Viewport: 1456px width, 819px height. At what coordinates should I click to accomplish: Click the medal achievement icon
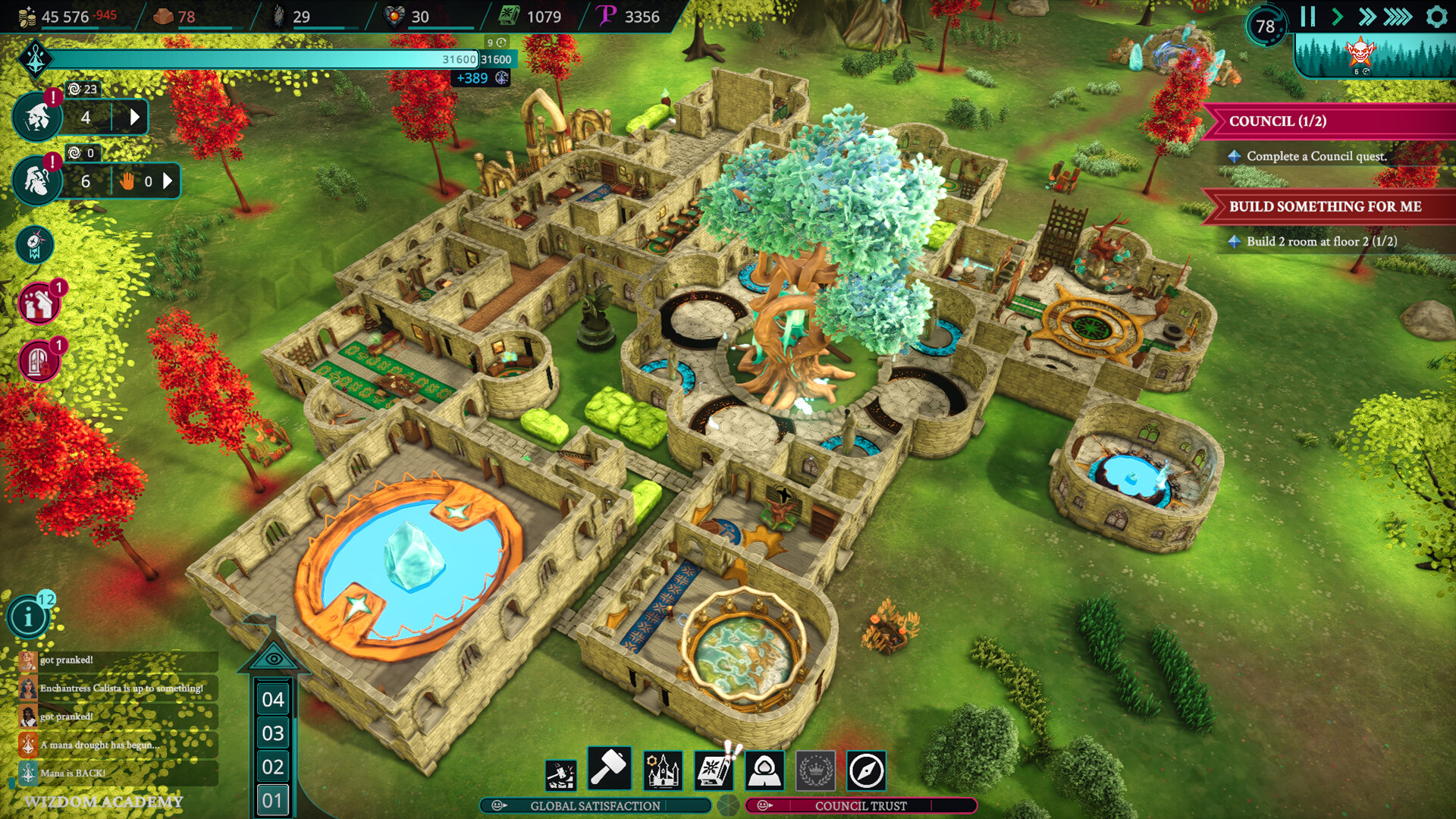(x=35, y=245)
